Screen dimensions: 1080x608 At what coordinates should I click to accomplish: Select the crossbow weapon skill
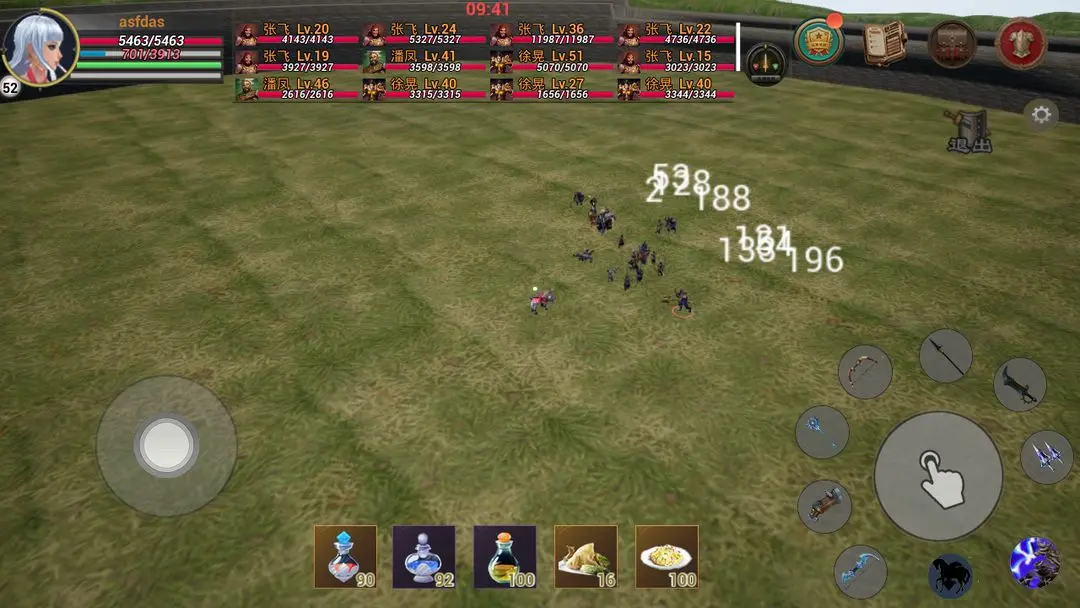click(x=825, y=506)
